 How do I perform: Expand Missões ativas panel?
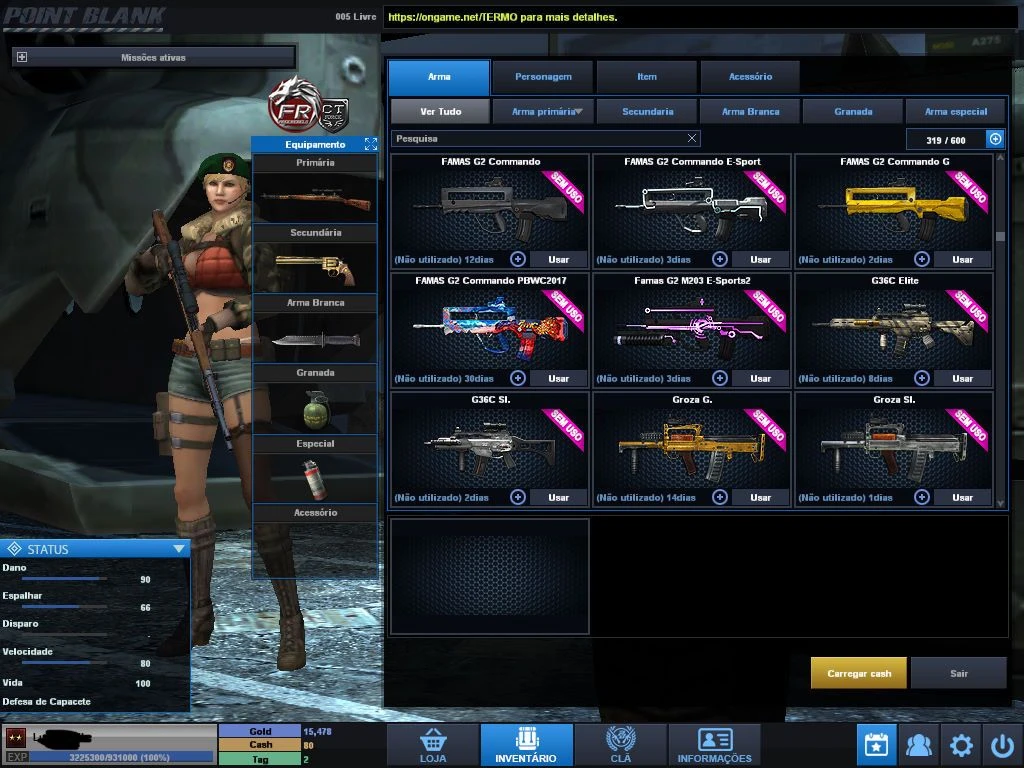[22, 58]
